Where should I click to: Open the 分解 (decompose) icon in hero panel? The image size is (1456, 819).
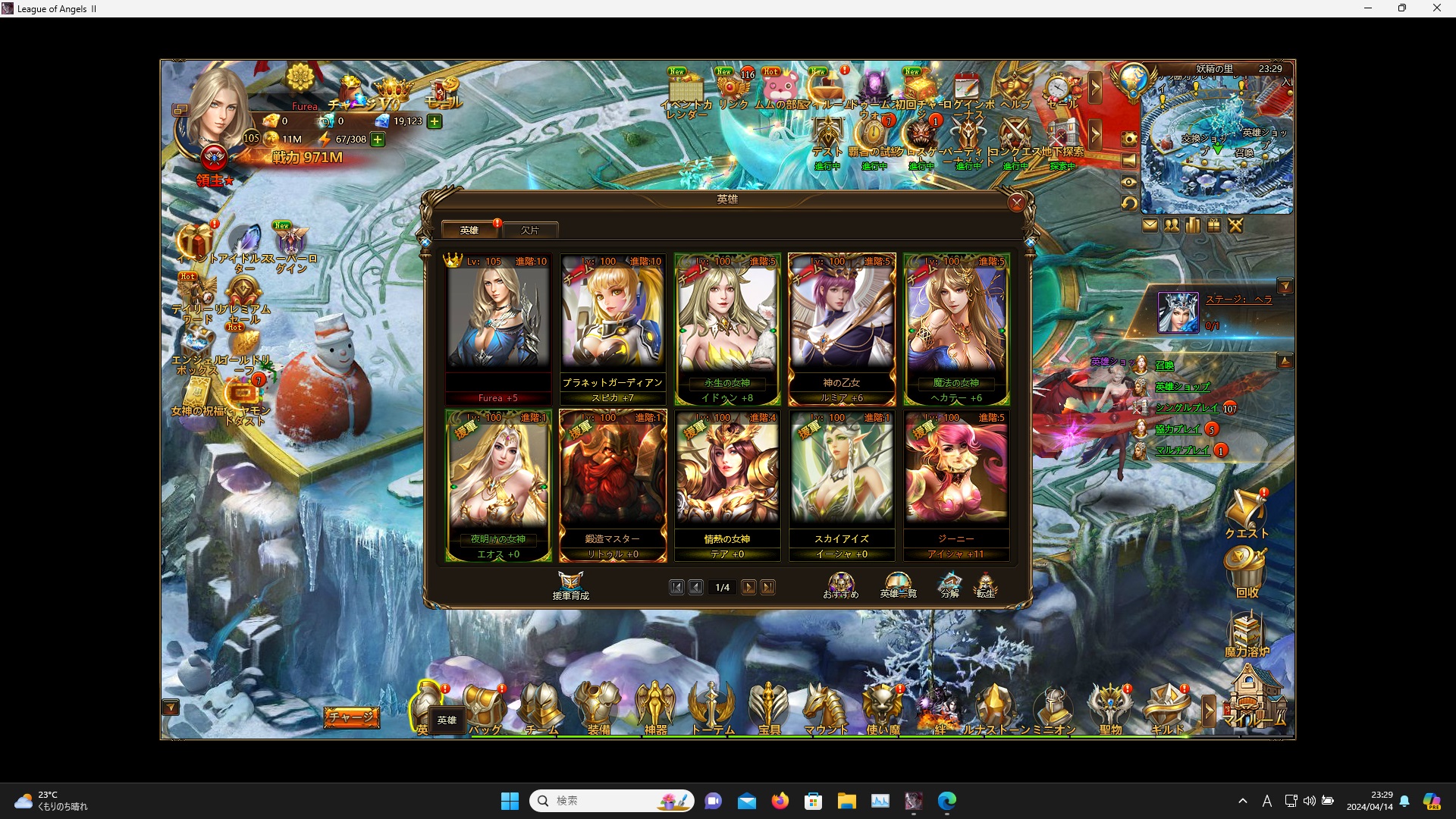tap(949, 585)
